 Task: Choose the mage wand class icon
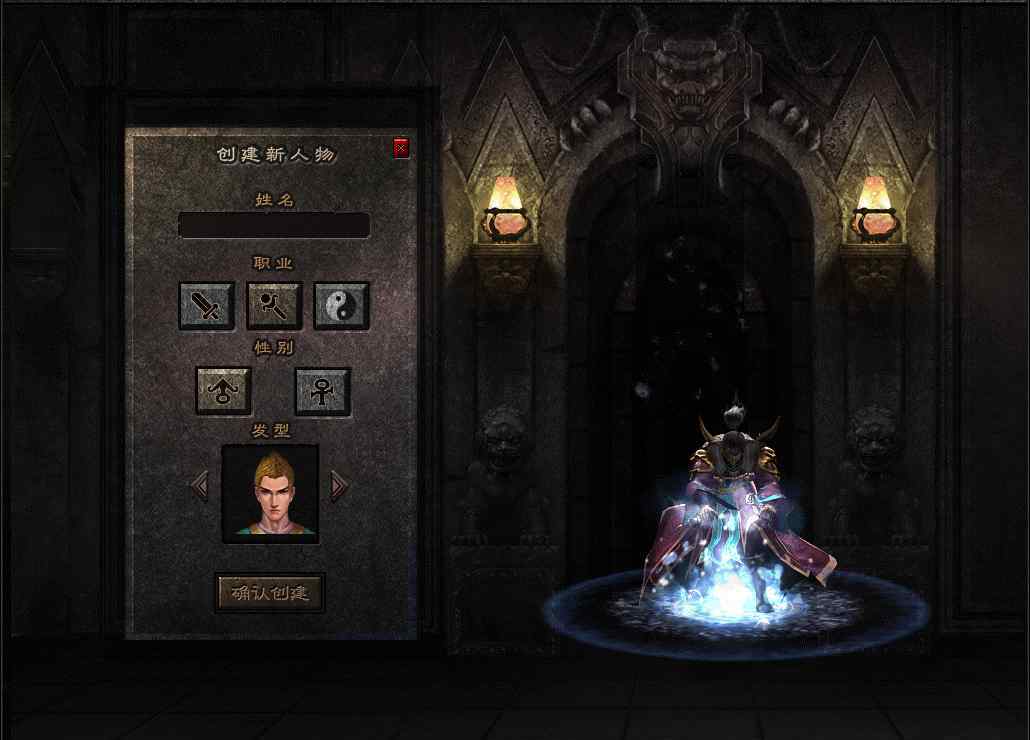[274, 305]
